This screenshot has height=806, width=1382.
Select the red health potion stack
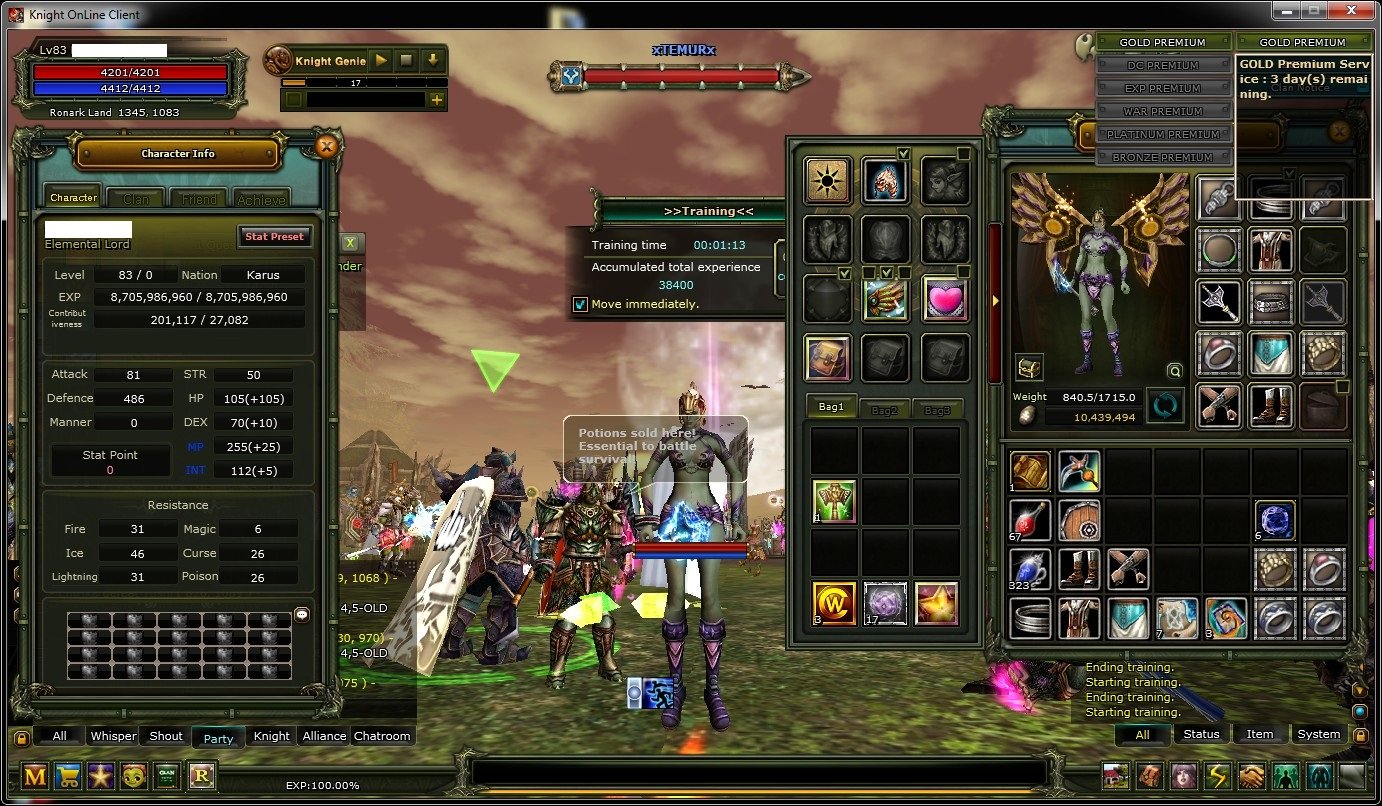point(1029,521)
